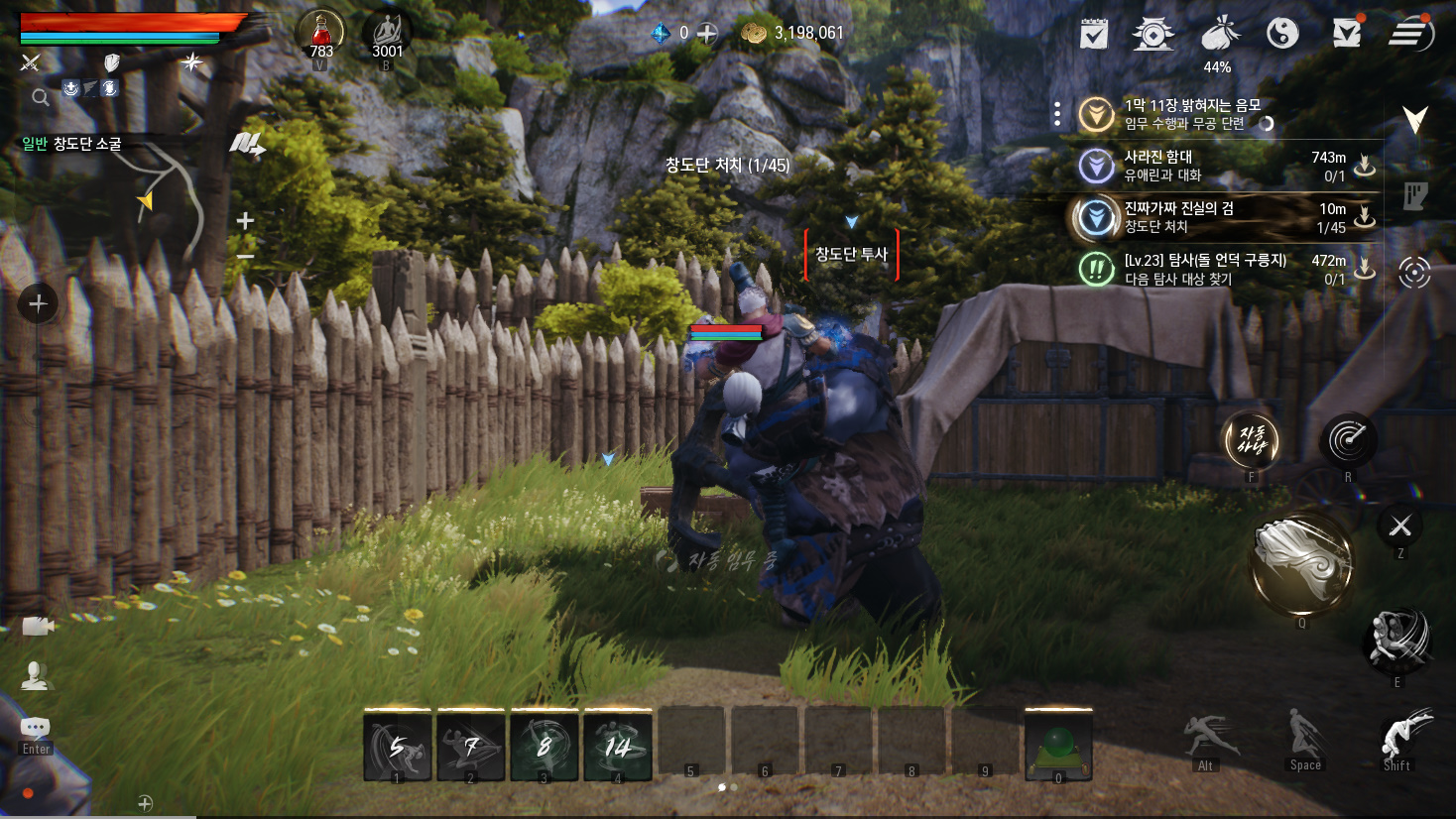Add diamonds with the plus button

coord(706,34)
